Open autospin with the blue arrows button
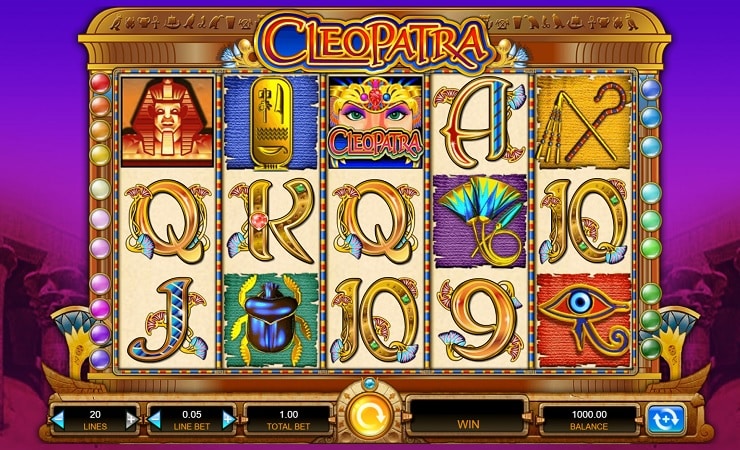Screen dimensions: 740x450 [x=665, y=419]
